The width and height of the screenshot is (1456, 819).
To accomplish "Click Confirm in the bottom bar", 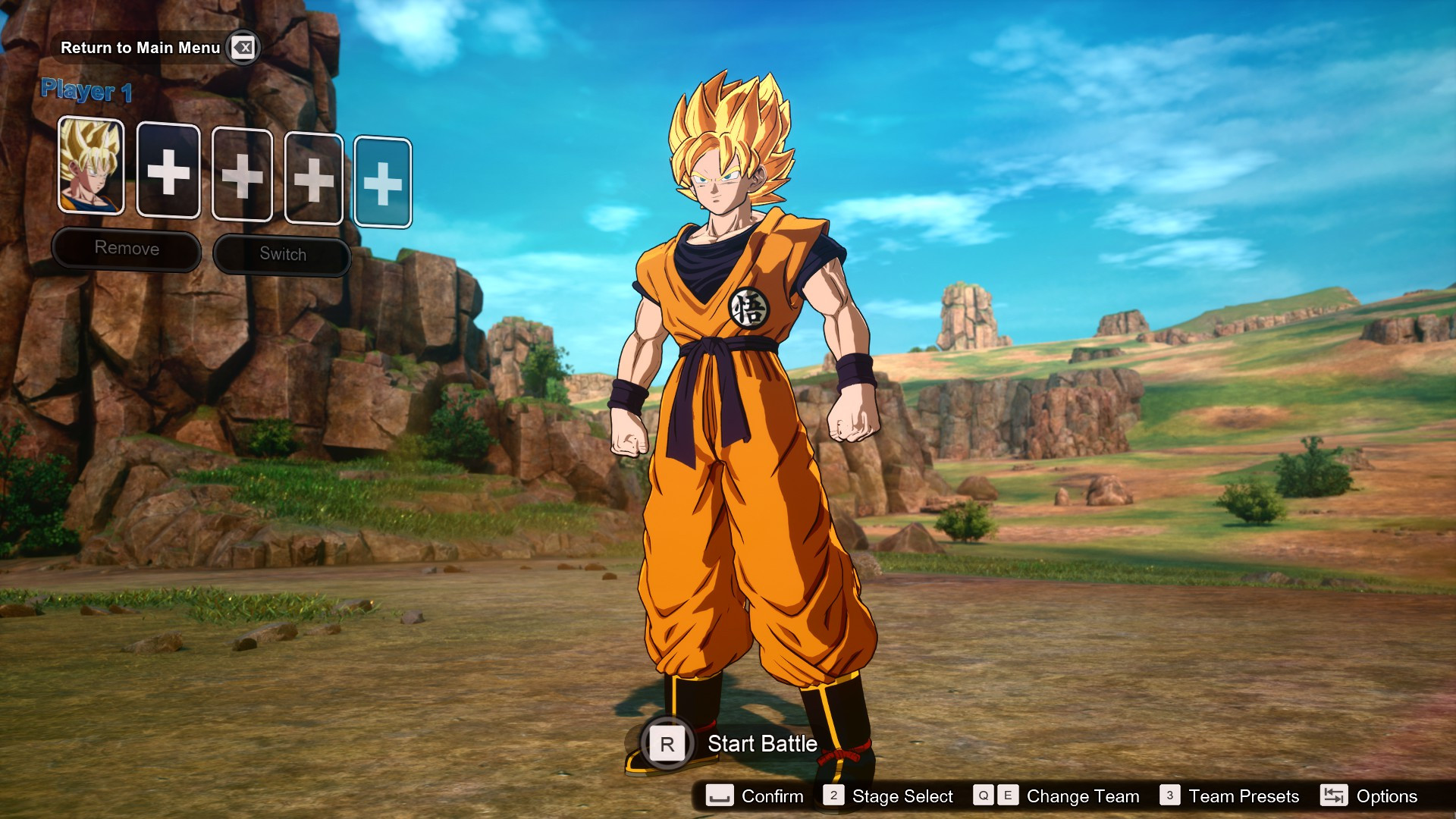I will coord(771,796).
